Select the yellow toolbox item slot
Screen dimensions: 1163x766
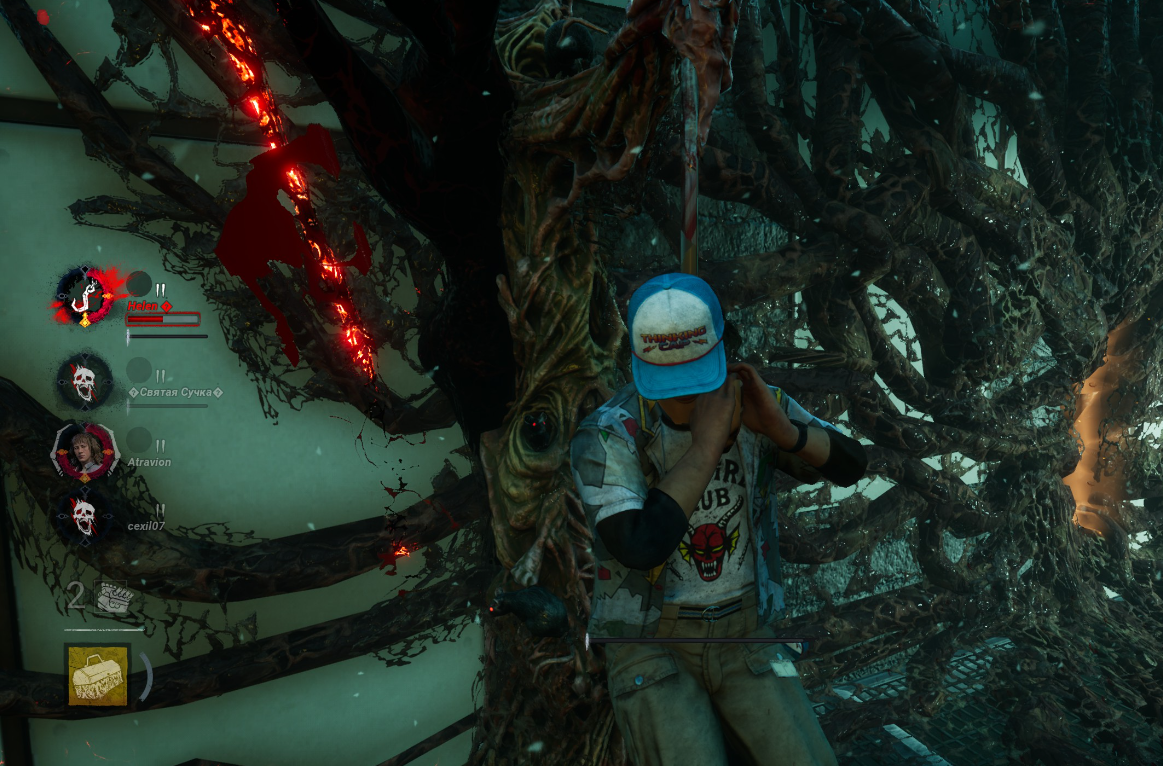point(98,675)
